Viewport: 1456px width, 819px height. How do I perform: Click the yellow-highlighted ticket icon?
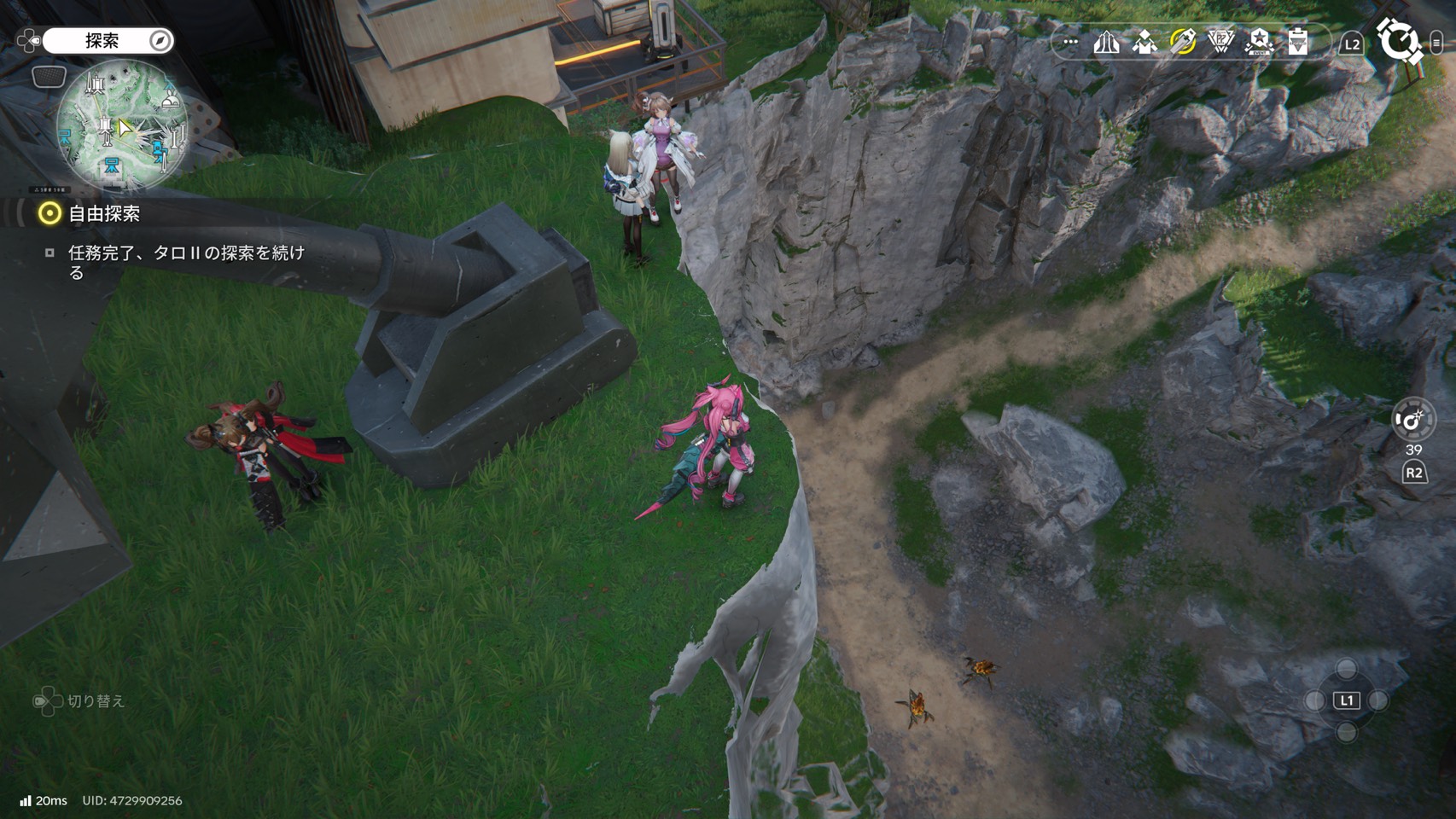click(x=1183, y=42)
